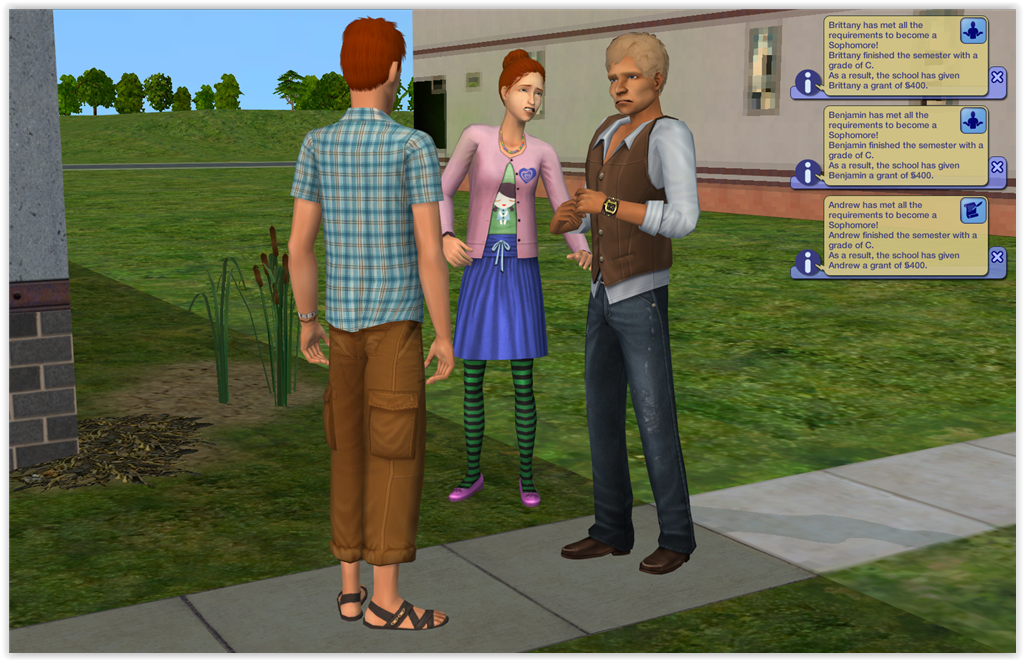Screen dimensions: 1024x661
Task: Open the person icon in Brittany's notification
Action: tap(973, 31)
